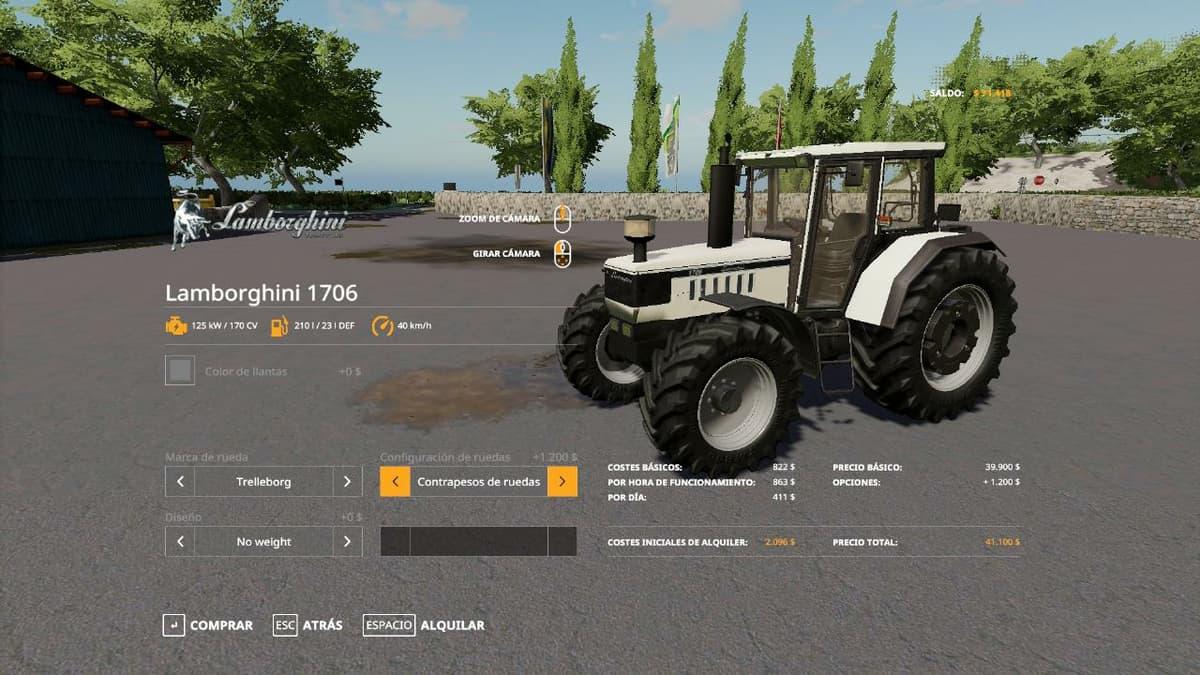
Task: Switch to previous wheel configuration
Action: [395, 481]
